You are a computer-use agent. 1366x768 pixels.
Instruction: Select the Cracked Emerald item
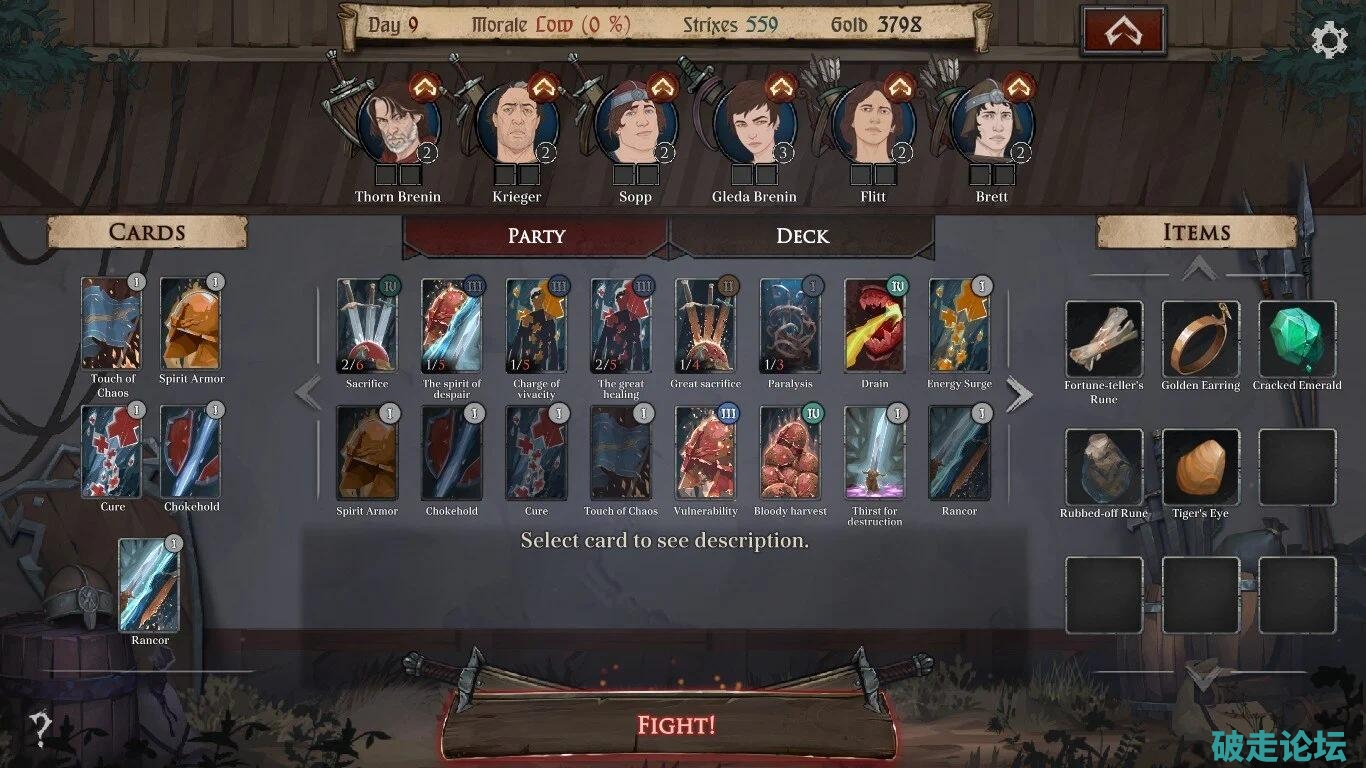point(1297,339)
